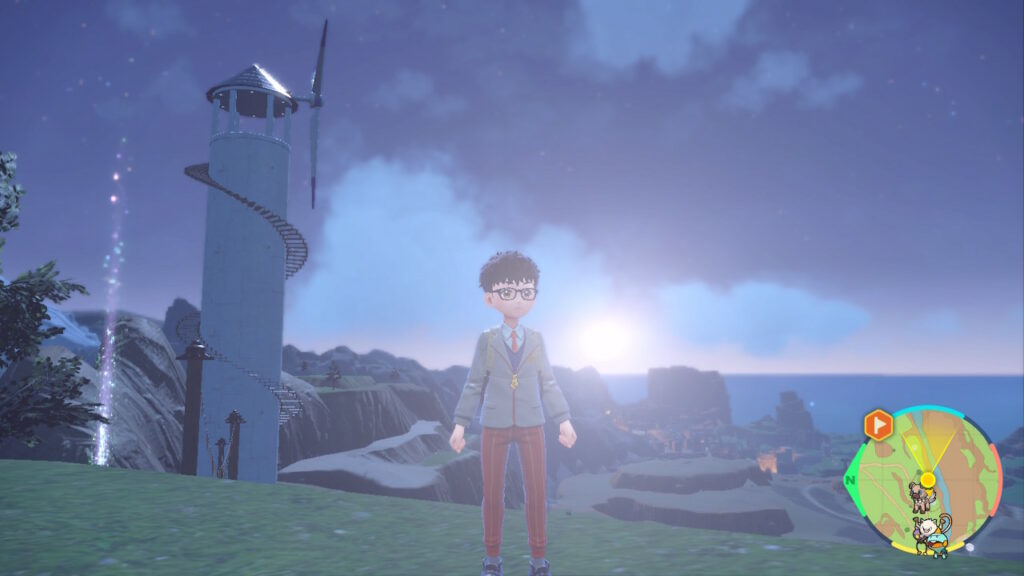Click the yellow player marker on the minimap
The image size is (1024, 576).
928,480
